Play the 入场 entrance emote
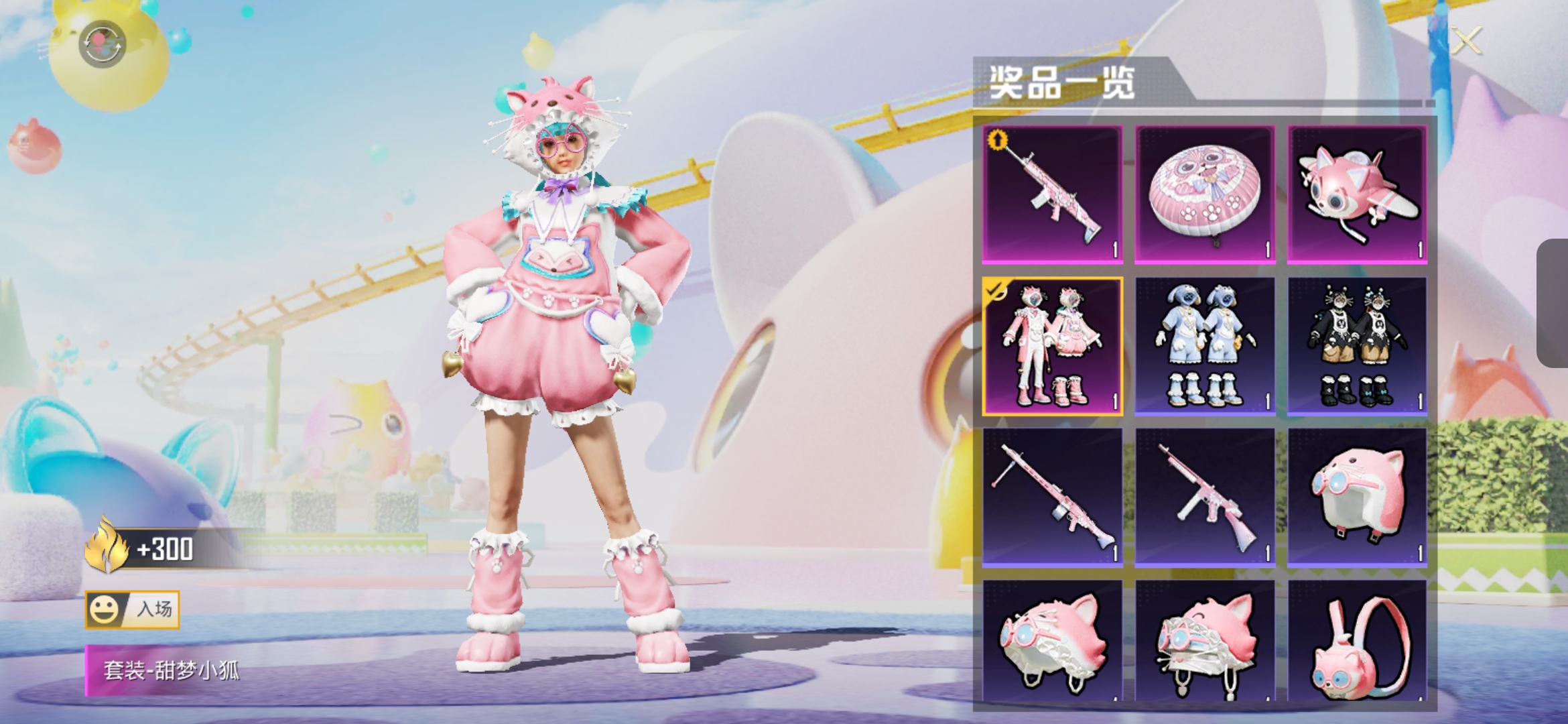 [133, 609]
